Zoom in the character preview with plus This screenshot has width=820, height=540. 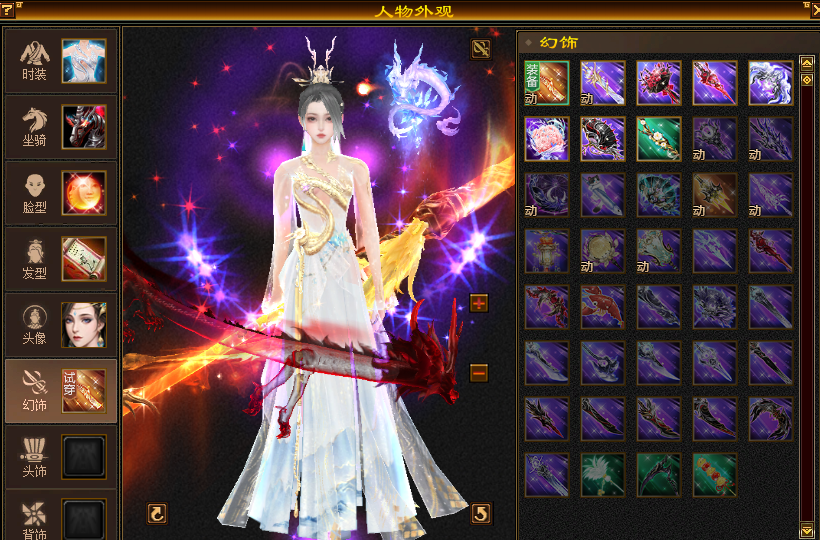[479, 303]
